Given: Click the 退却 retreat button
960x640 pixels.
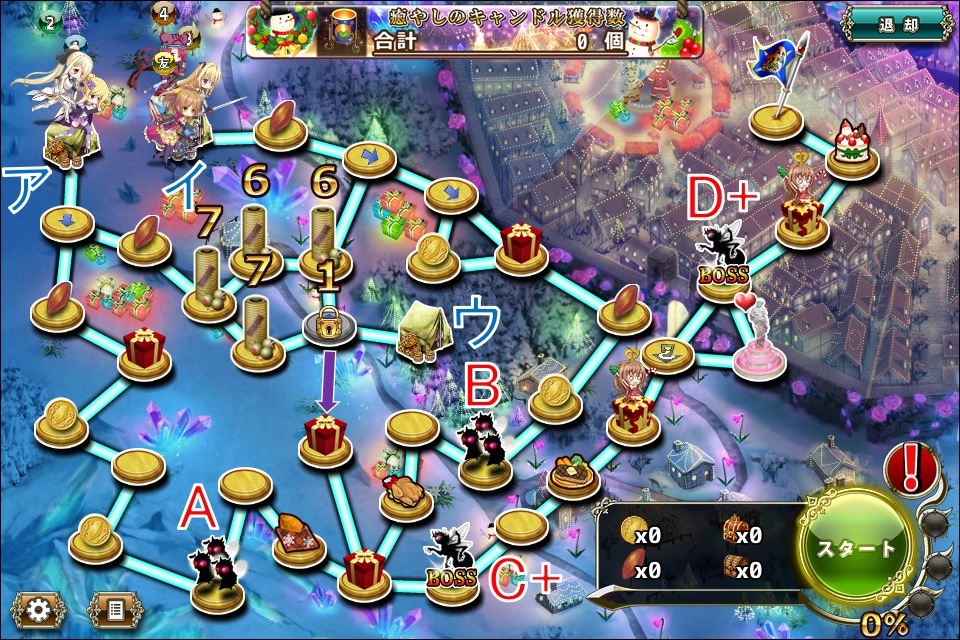Looking at the screenshot, I should pyautogui.click(x=894, y=22).
